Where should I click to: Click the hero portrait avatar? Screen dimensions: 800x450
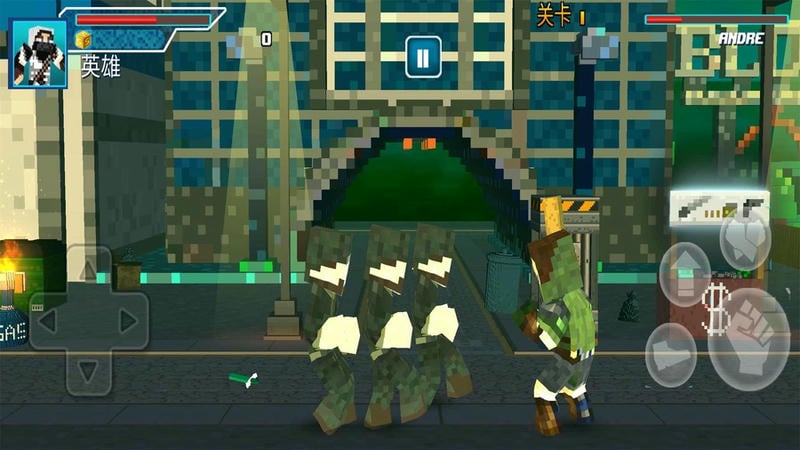39,53
